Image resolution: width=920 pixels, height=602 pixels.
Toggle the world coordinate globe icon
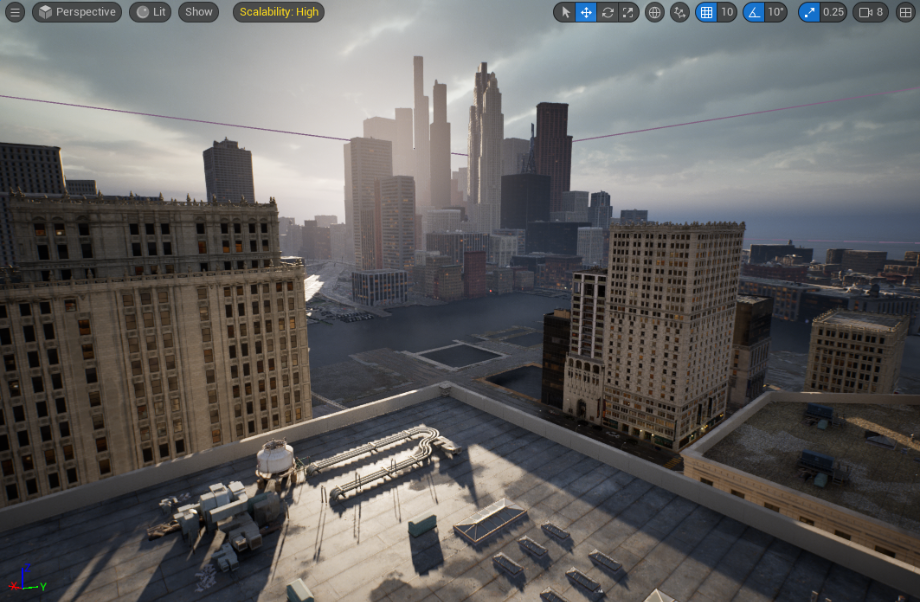(x=655, y=12)
